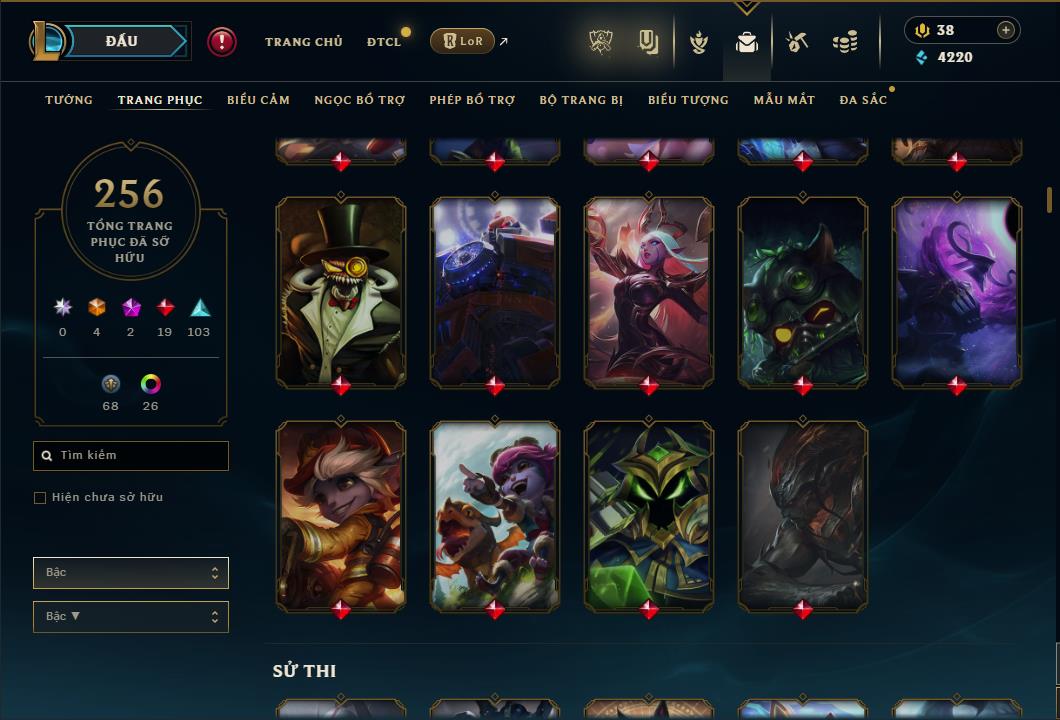Viewport: 1060px width, 720px height.
Task: Pick the skin card with the dinosaur
Action: (495, 514)
